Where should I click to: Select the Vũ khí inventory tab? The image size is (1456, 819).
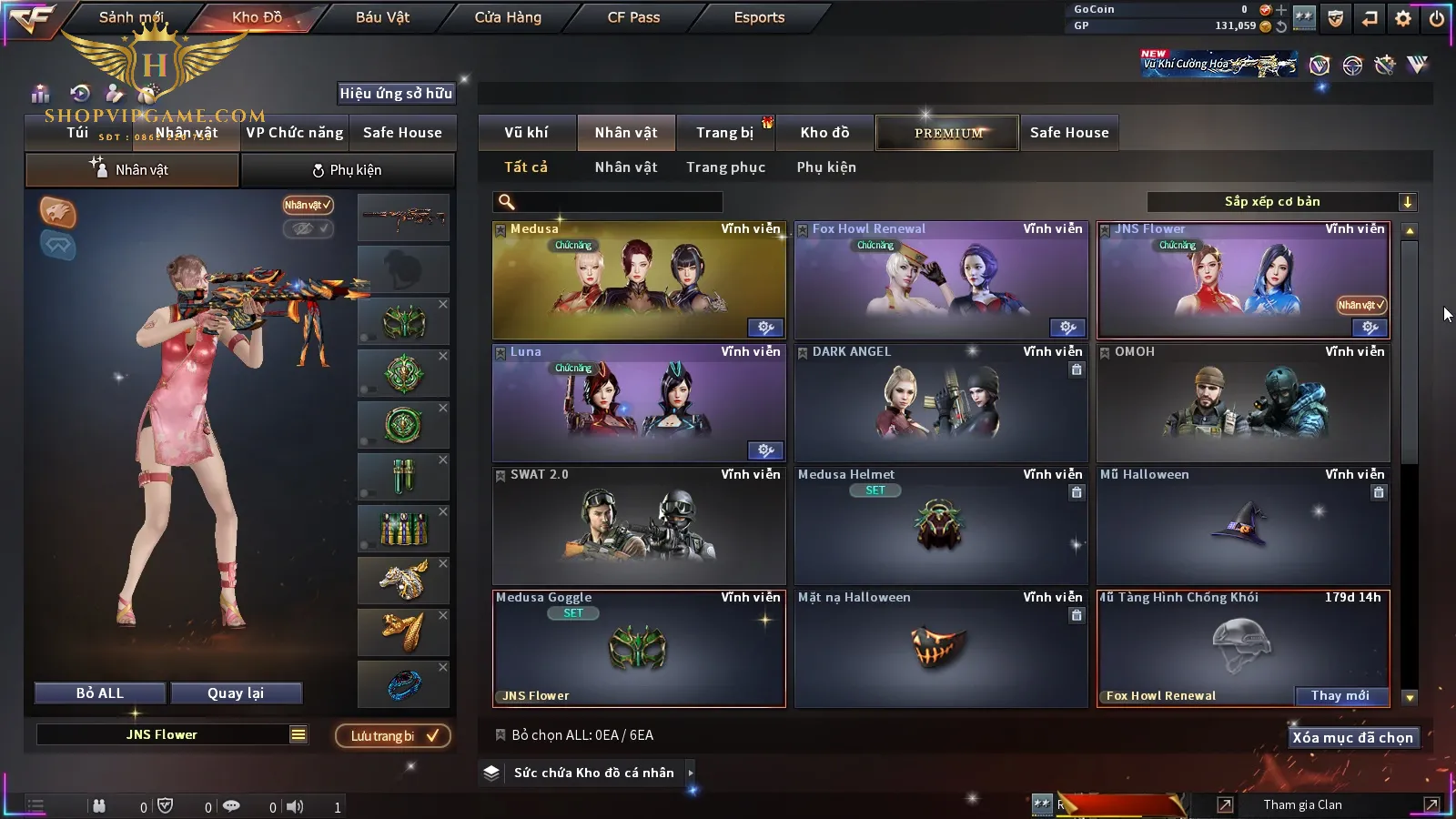(526, 133)
